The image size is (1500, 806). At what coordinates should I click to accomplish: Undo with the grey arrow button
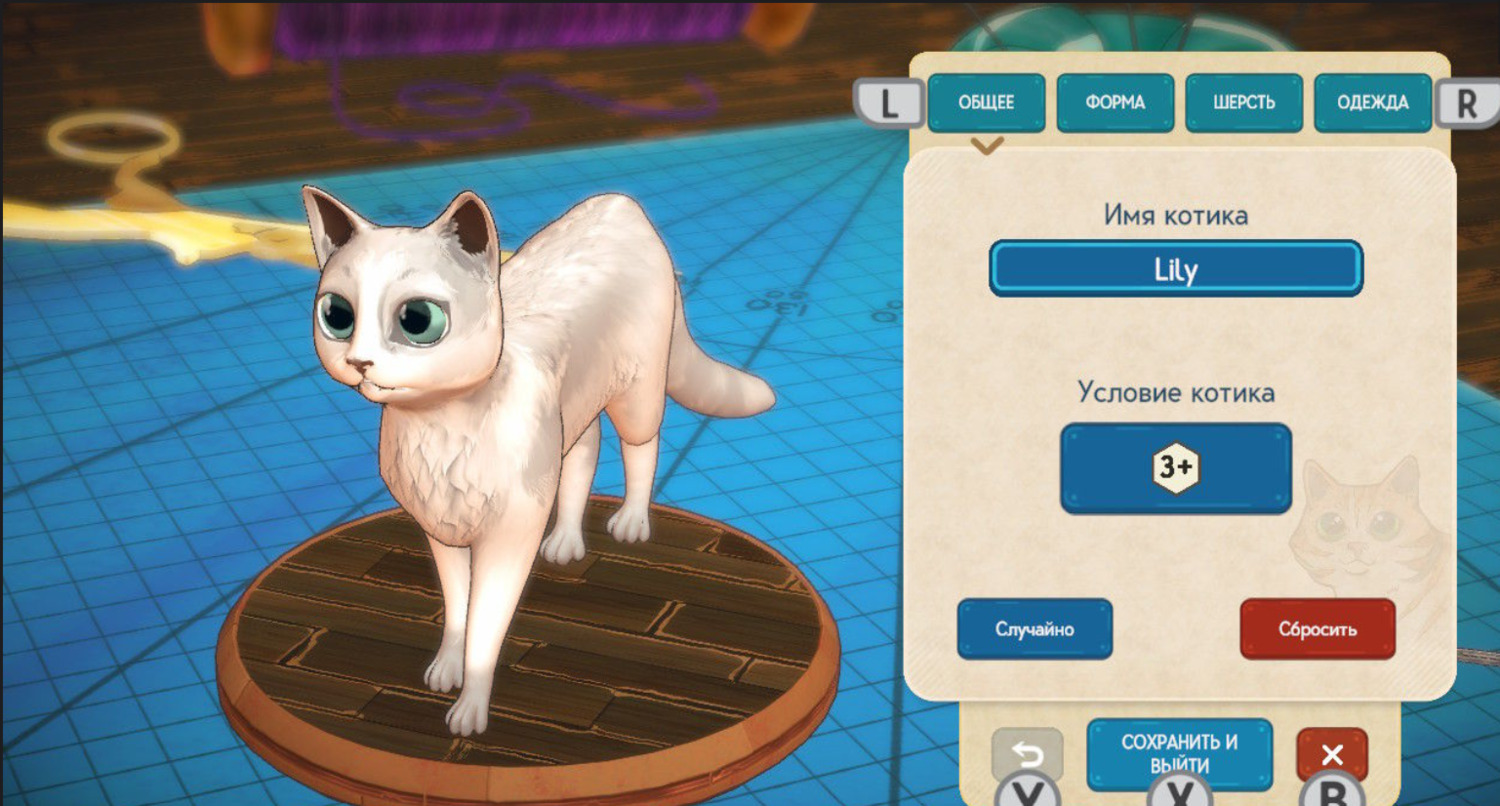(1027, 754)
